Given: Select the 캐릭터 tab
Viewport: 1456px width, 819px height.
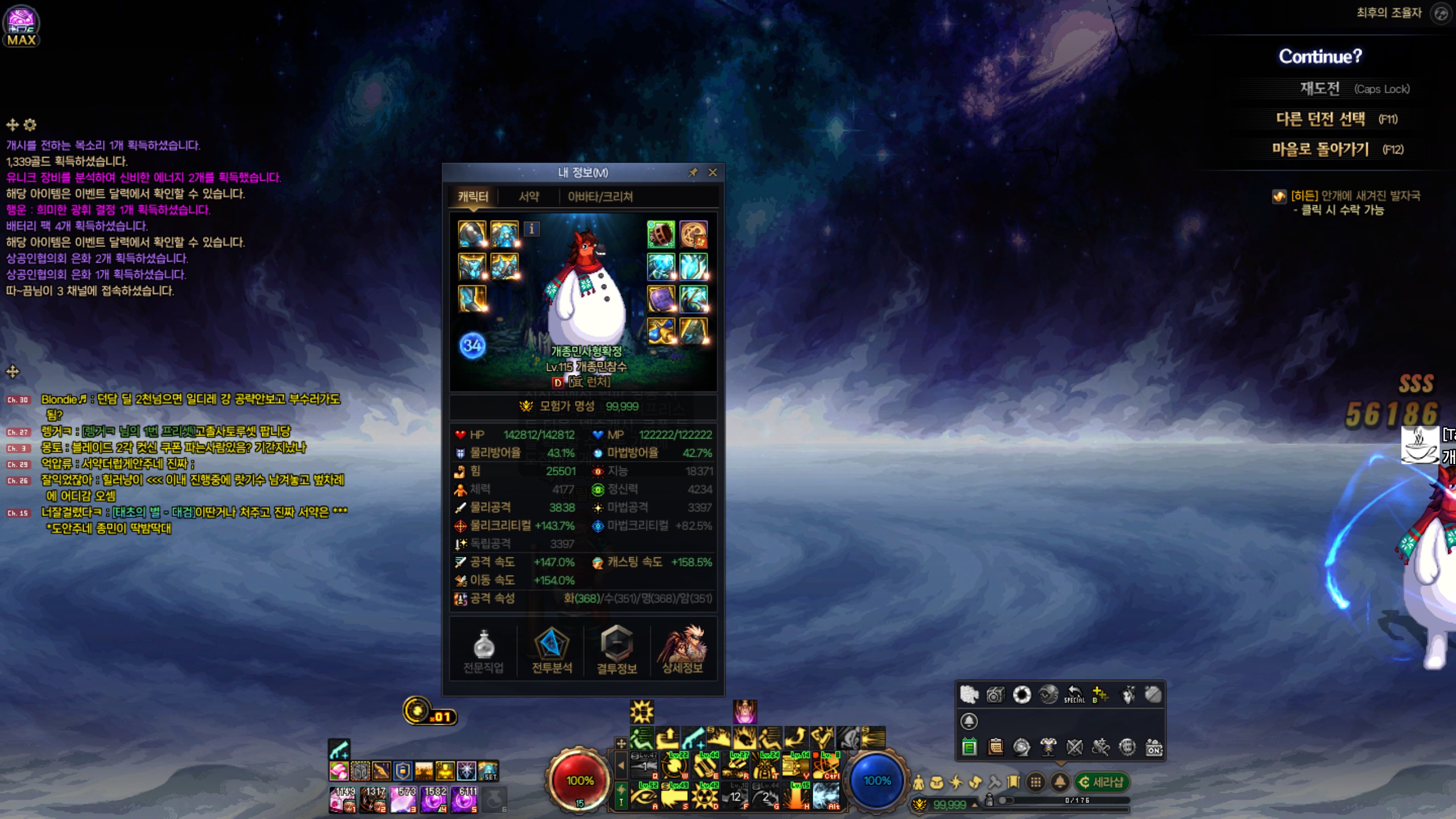Looking at the screenshot, I should tap(473, 197).
